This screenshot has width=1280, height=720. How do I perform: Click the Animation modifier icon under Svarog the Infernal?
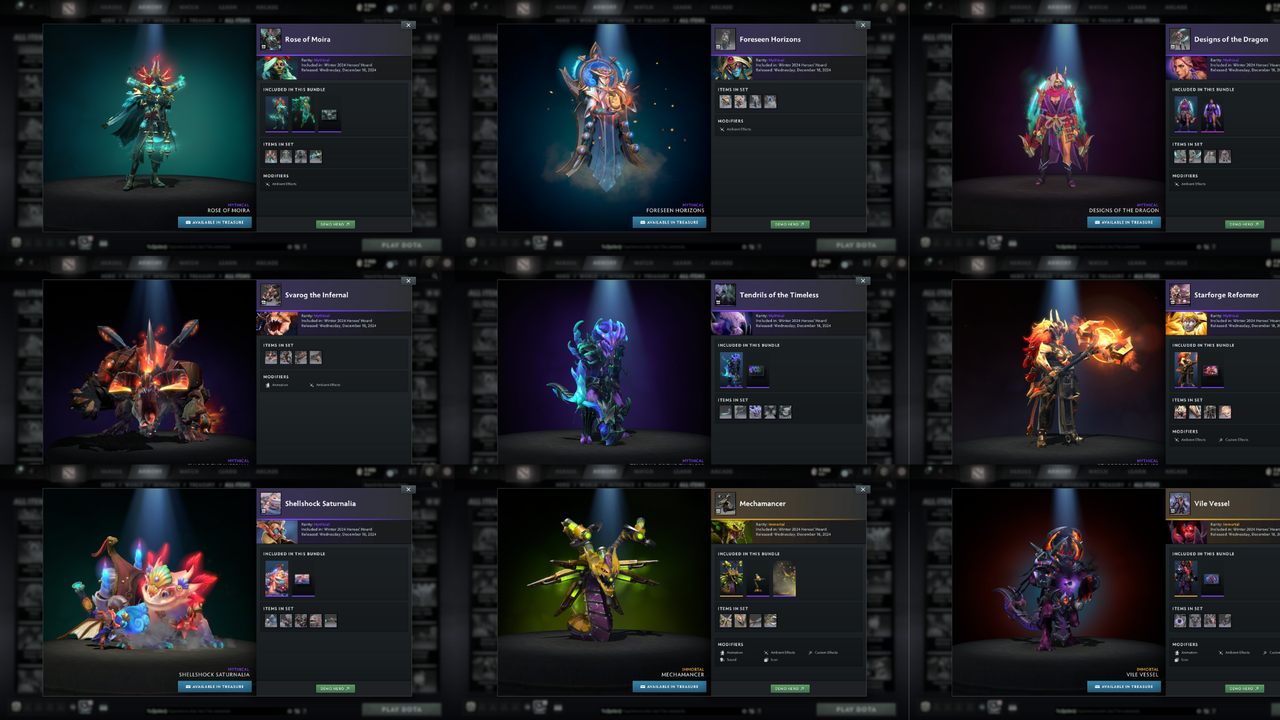268,385
